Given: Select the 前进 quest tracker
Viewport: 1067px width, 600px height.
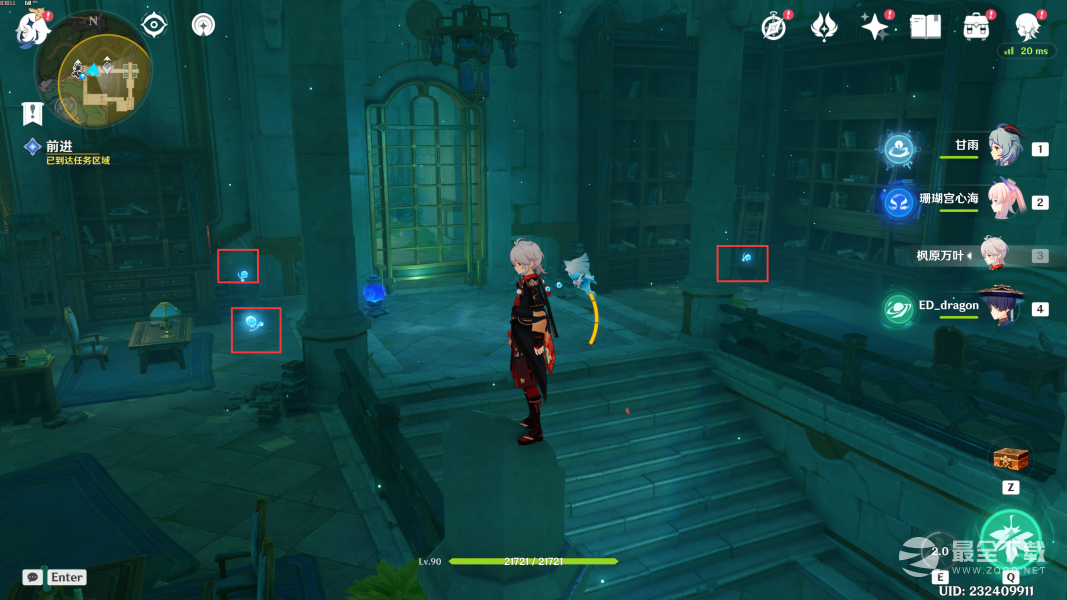Looking at the screenshot, I should pyautogui.click(x=60, y=147).
